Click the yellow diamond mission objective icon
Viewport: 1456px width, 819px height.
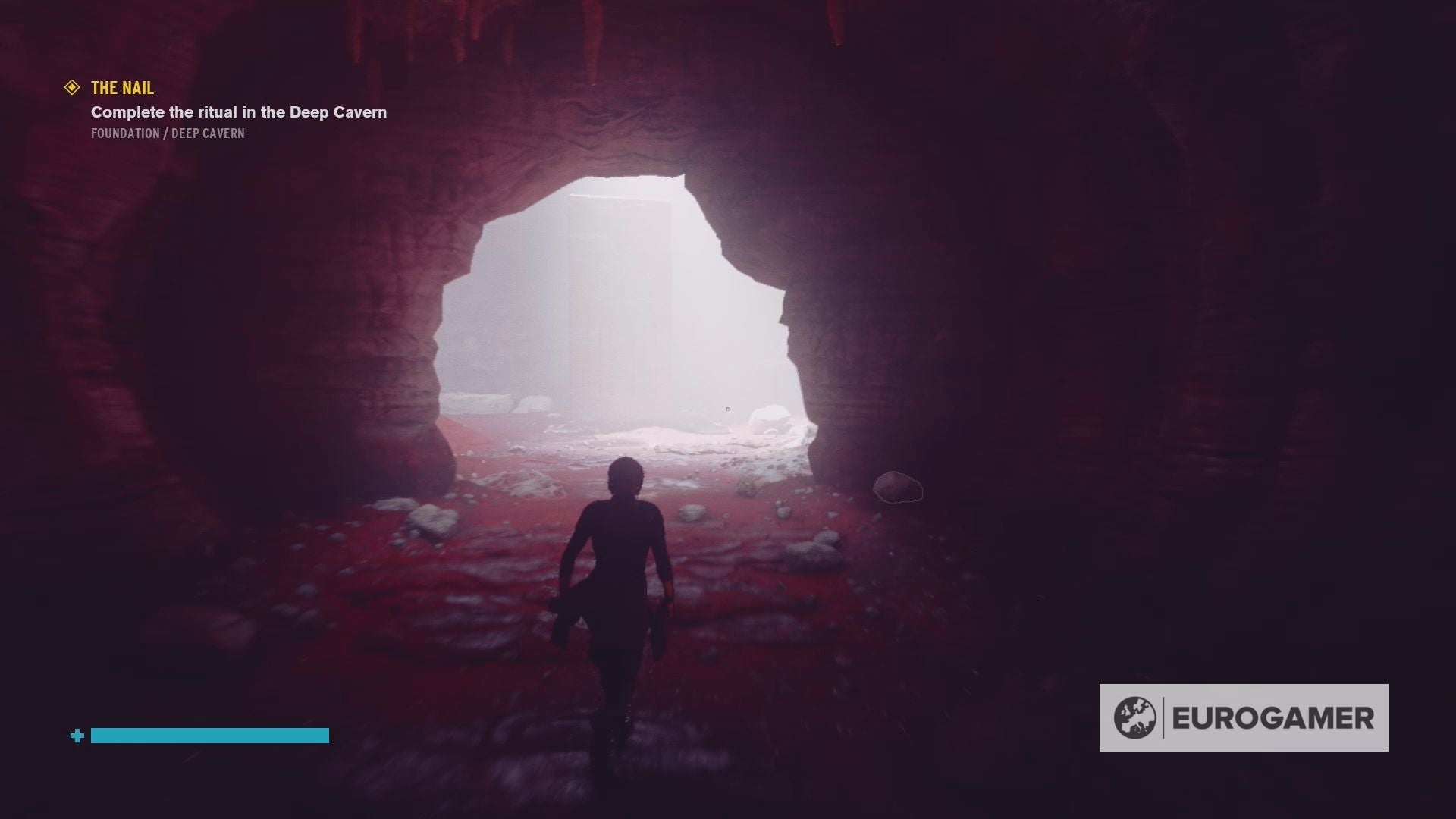tap(72, 87)
